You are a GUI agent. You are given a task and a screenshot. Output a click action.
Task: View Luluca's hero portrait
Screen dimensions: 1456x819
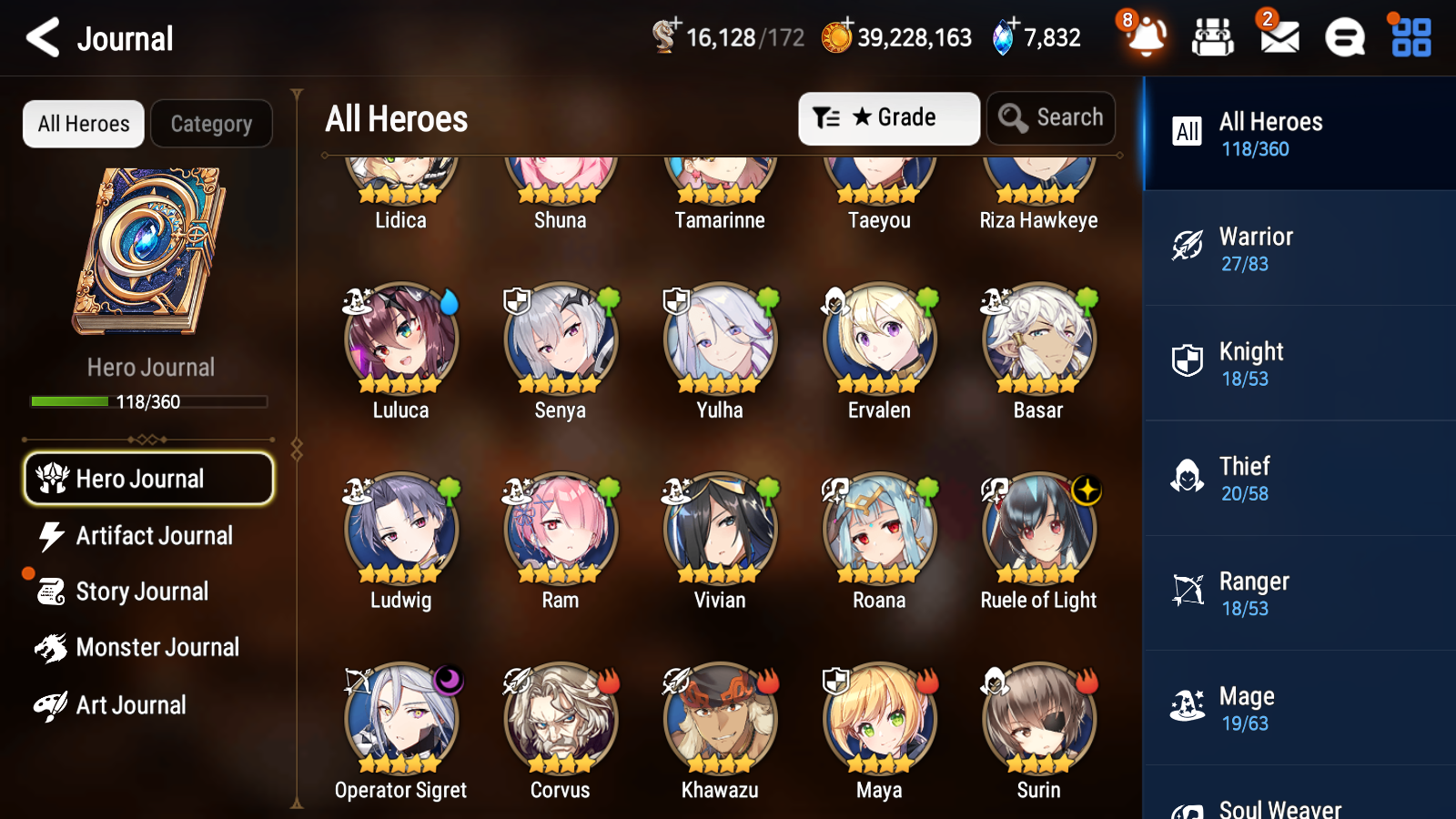tap(400, 341)
